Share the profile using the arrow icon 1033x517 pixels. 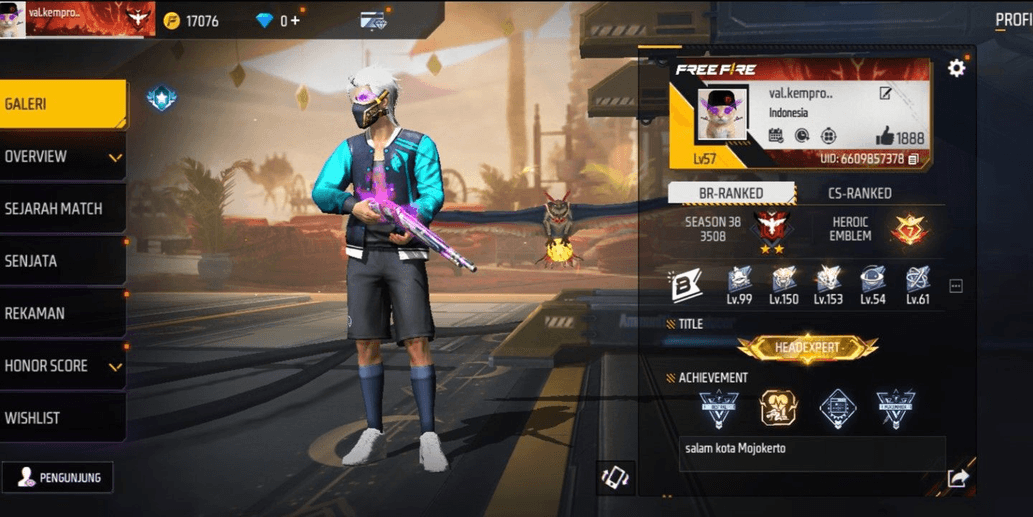pos(957,479)
